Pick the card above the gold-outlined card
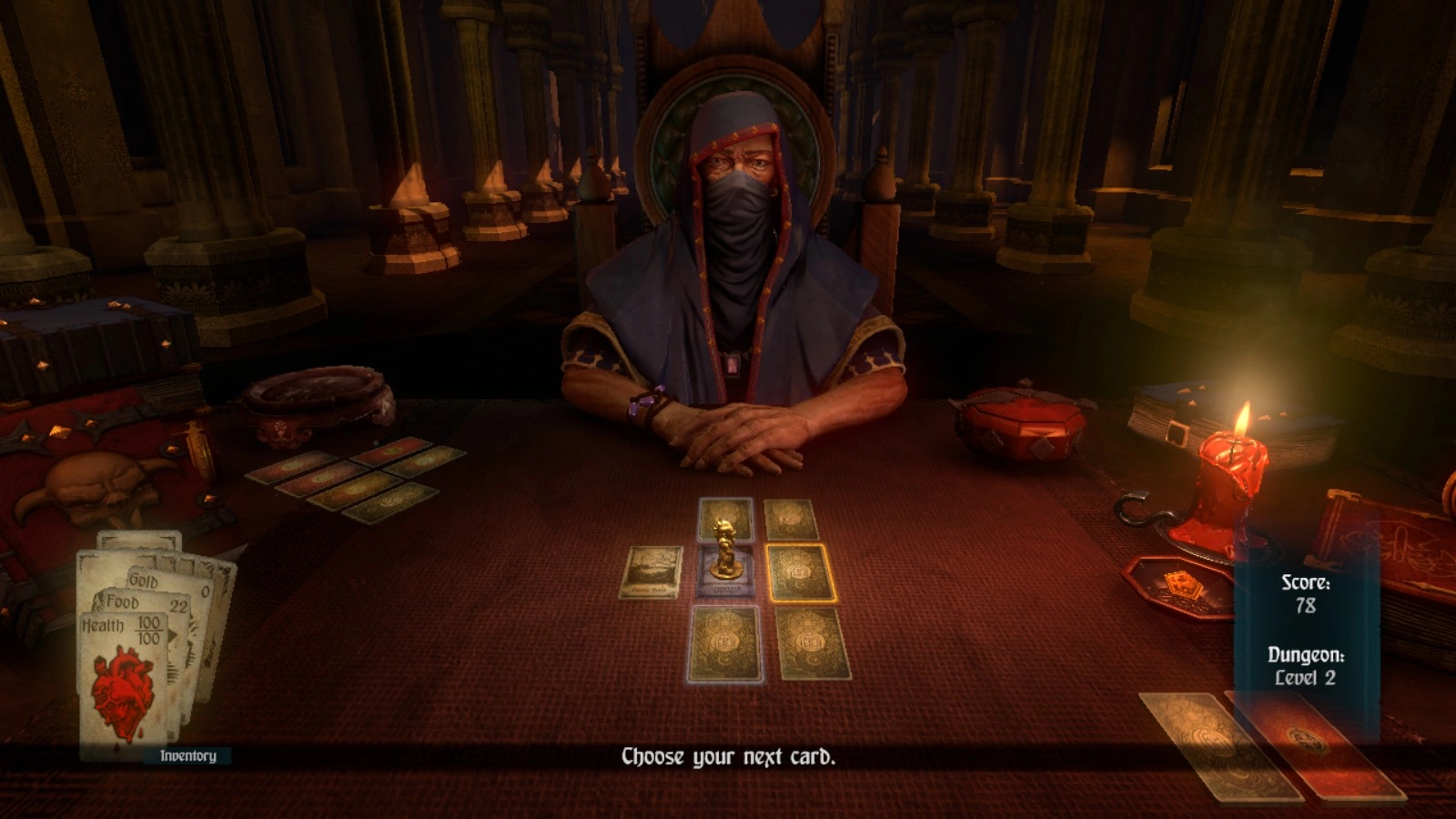 tap(791, 519)
